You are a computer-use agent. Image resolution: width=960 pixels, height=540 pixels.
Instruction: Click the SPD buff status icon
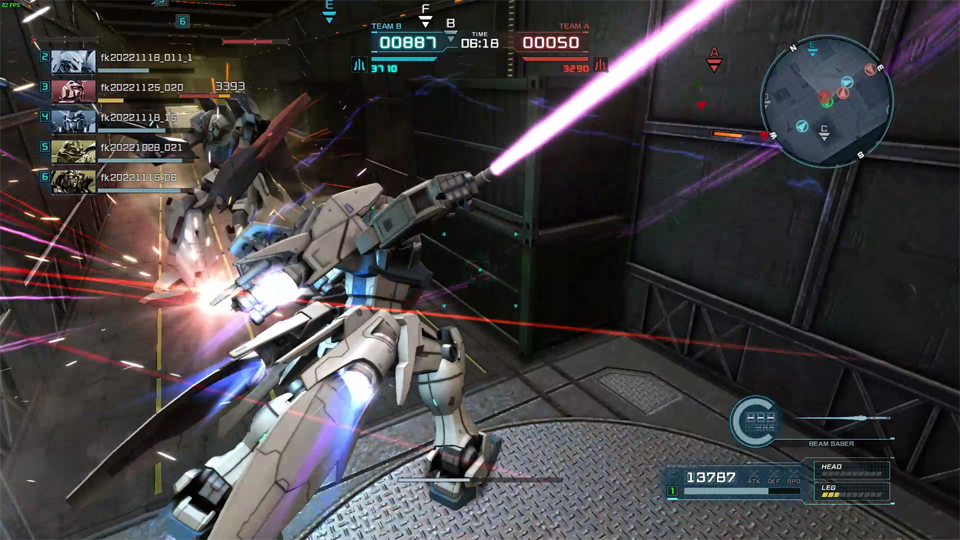793,477
